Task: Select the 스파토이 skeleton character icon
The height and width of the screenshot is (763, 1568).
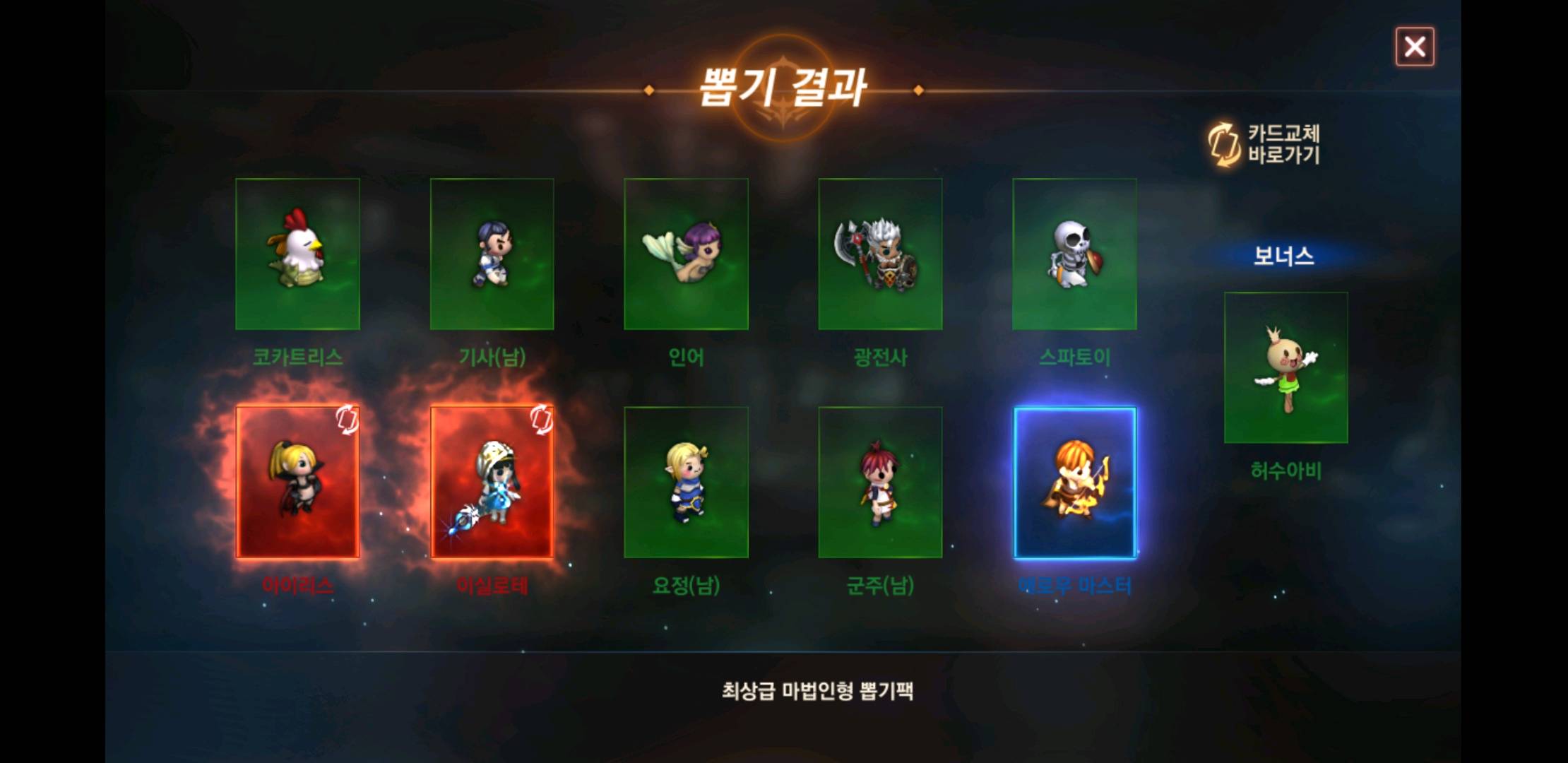Action: pos(1074,254)
